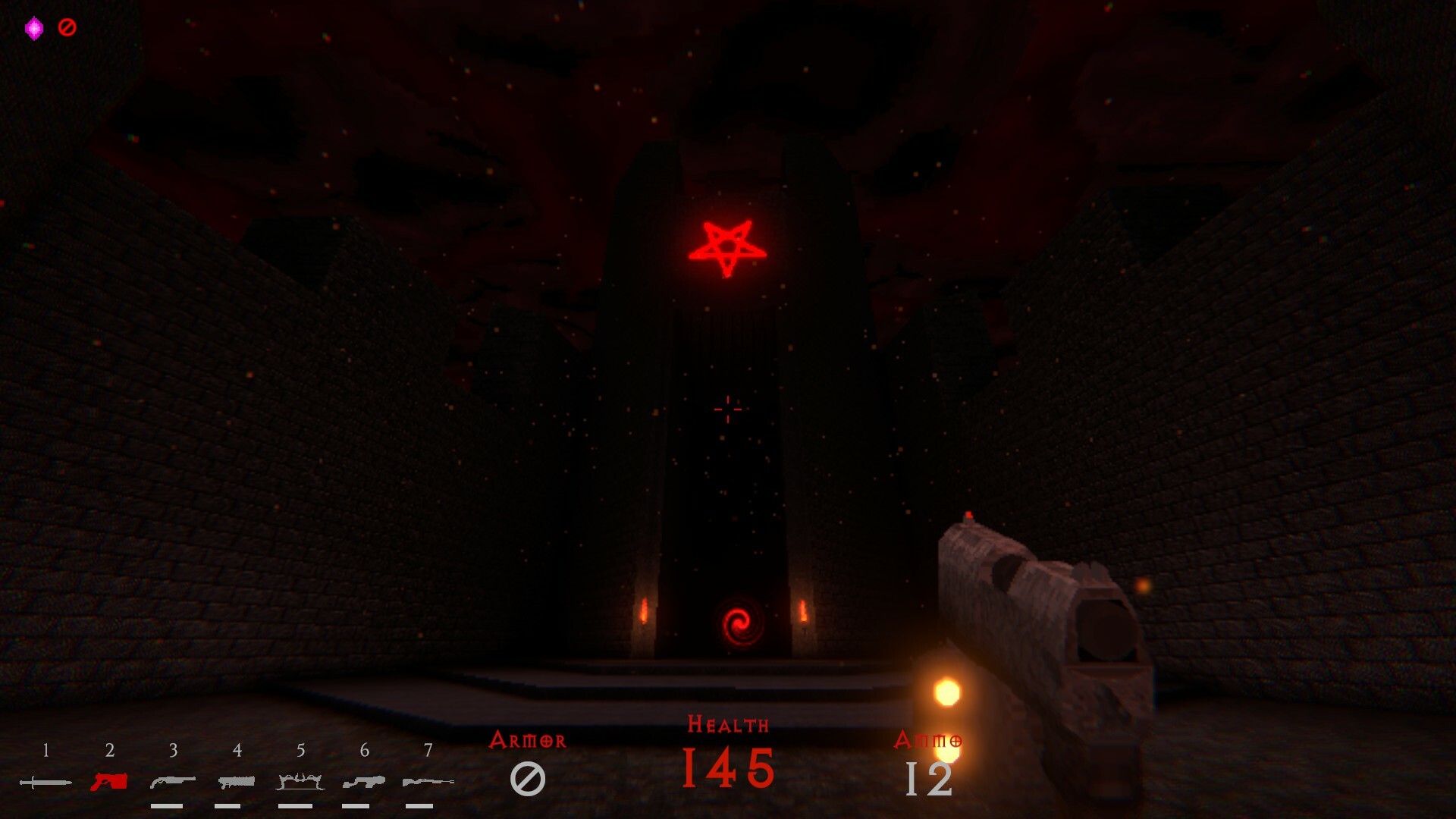Select the rifle in weapon slot 6
Viewport: 1456px width, 819px height.
pos(364,781)
